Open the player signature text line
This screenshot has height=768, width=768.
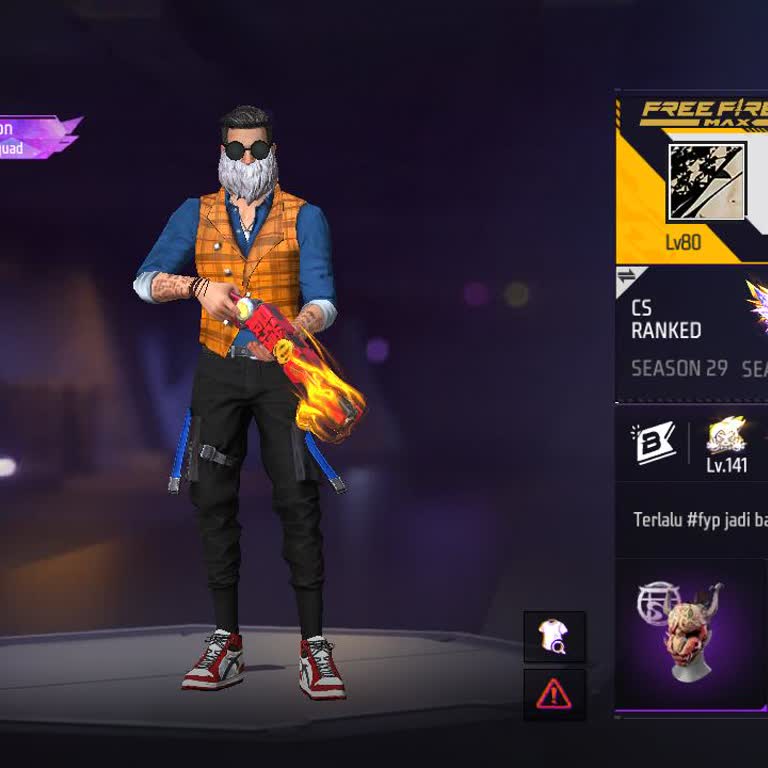[700, 520]
